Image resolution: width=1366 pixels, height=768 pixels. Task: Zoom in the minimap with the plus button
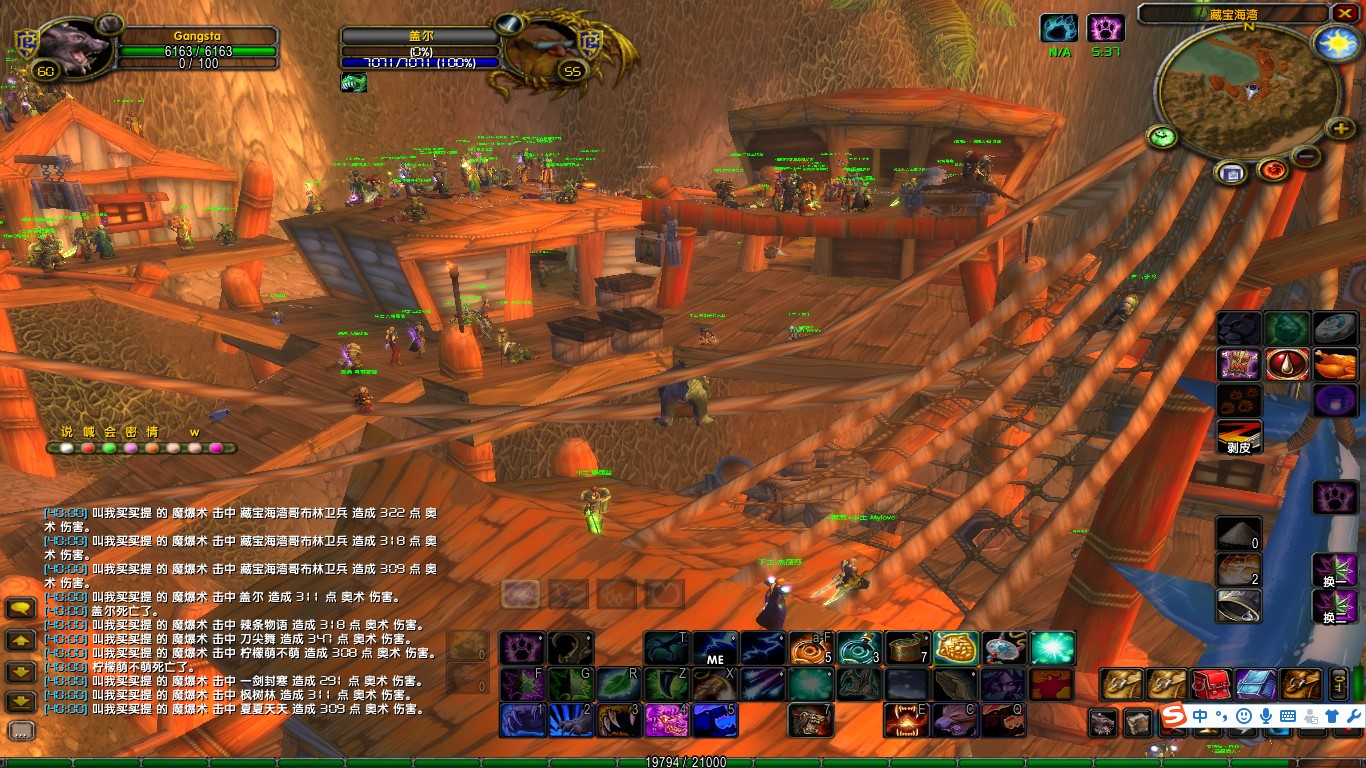pos(1339,128)
